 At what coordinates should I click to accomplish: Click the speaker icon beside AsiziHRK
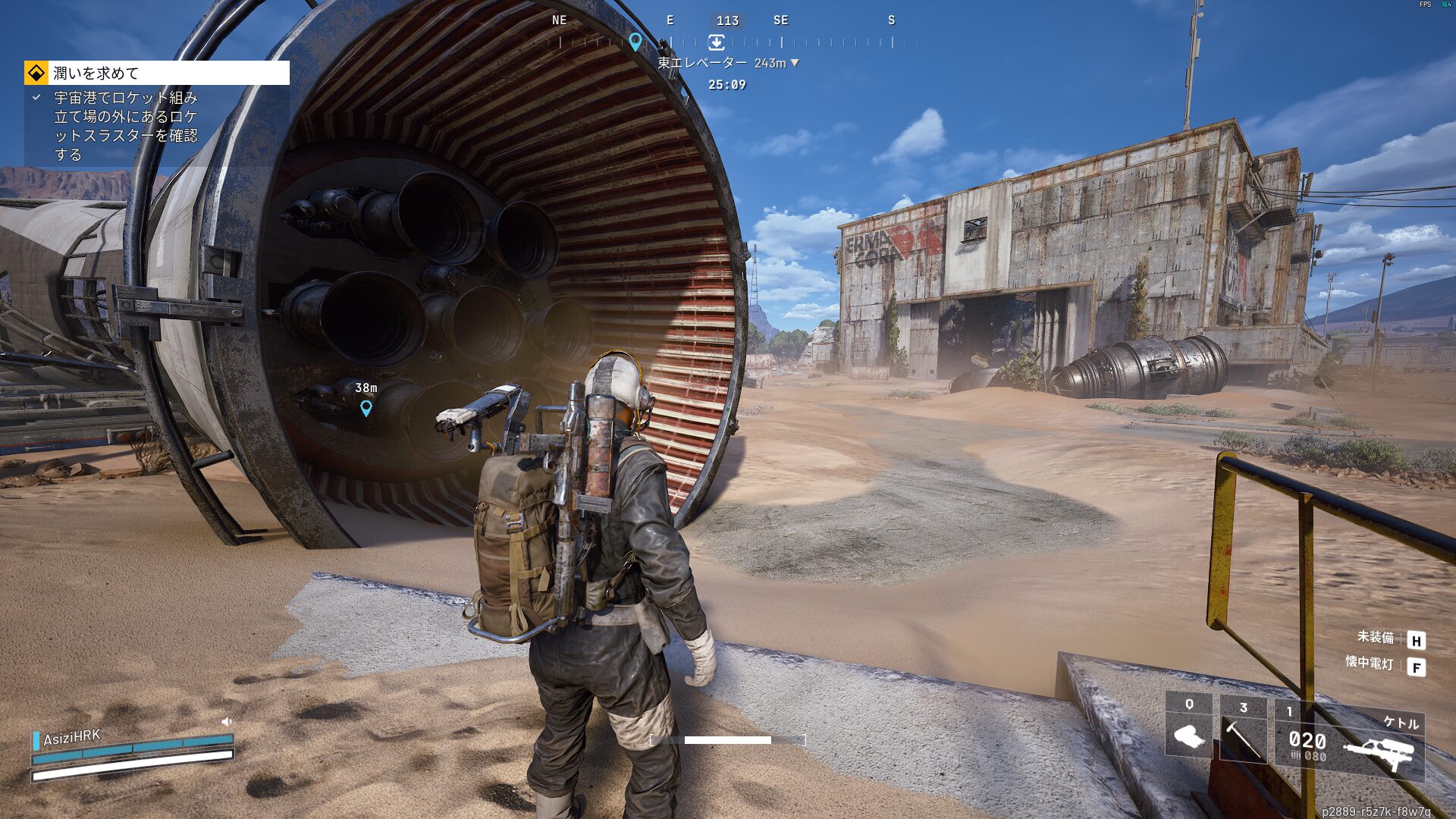coord(226,721)
